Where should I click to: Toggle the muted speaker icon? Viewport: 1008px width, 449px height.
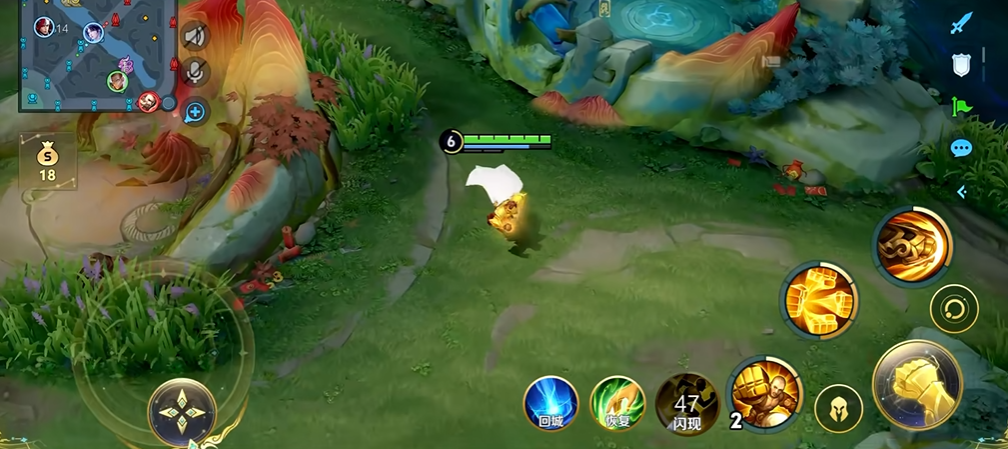(195, 36)
